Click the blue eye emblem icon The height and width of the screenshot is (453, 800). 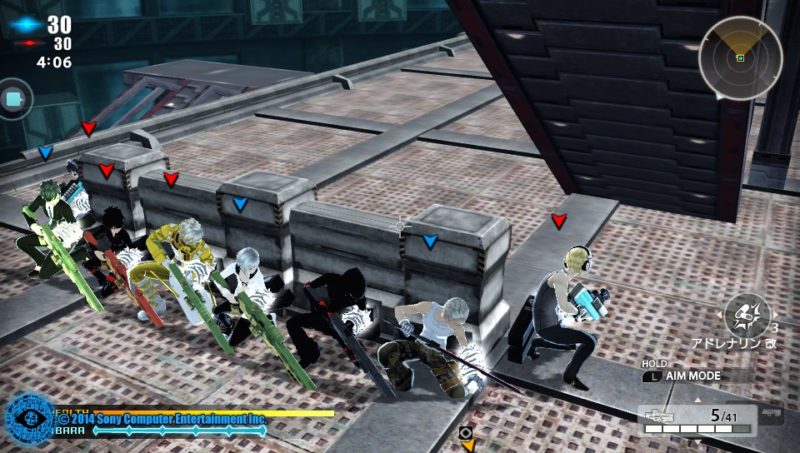click(27, 420)
